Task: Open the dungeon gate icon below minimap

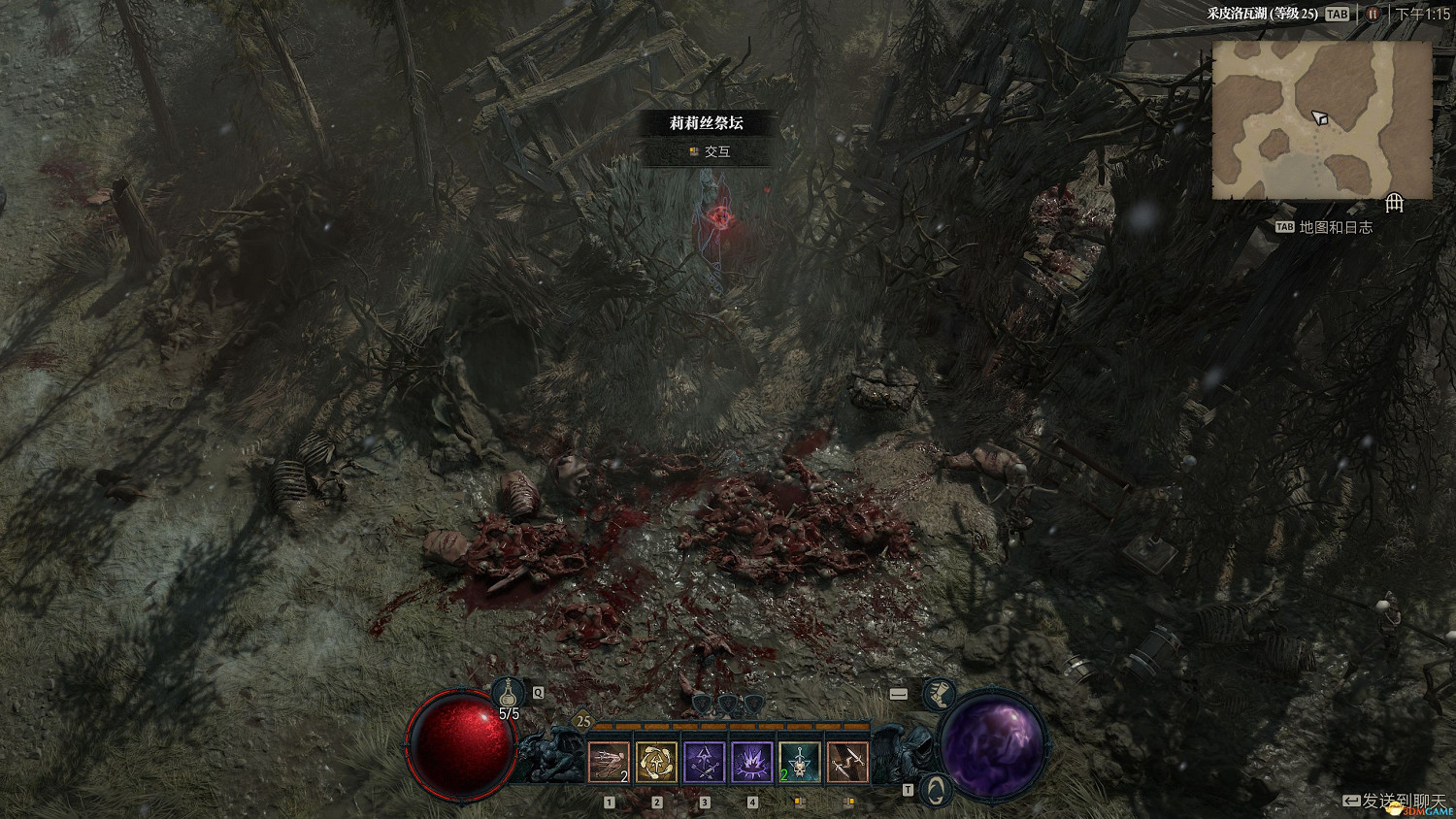Action: pyautogui.click(x=1394, y=203)
